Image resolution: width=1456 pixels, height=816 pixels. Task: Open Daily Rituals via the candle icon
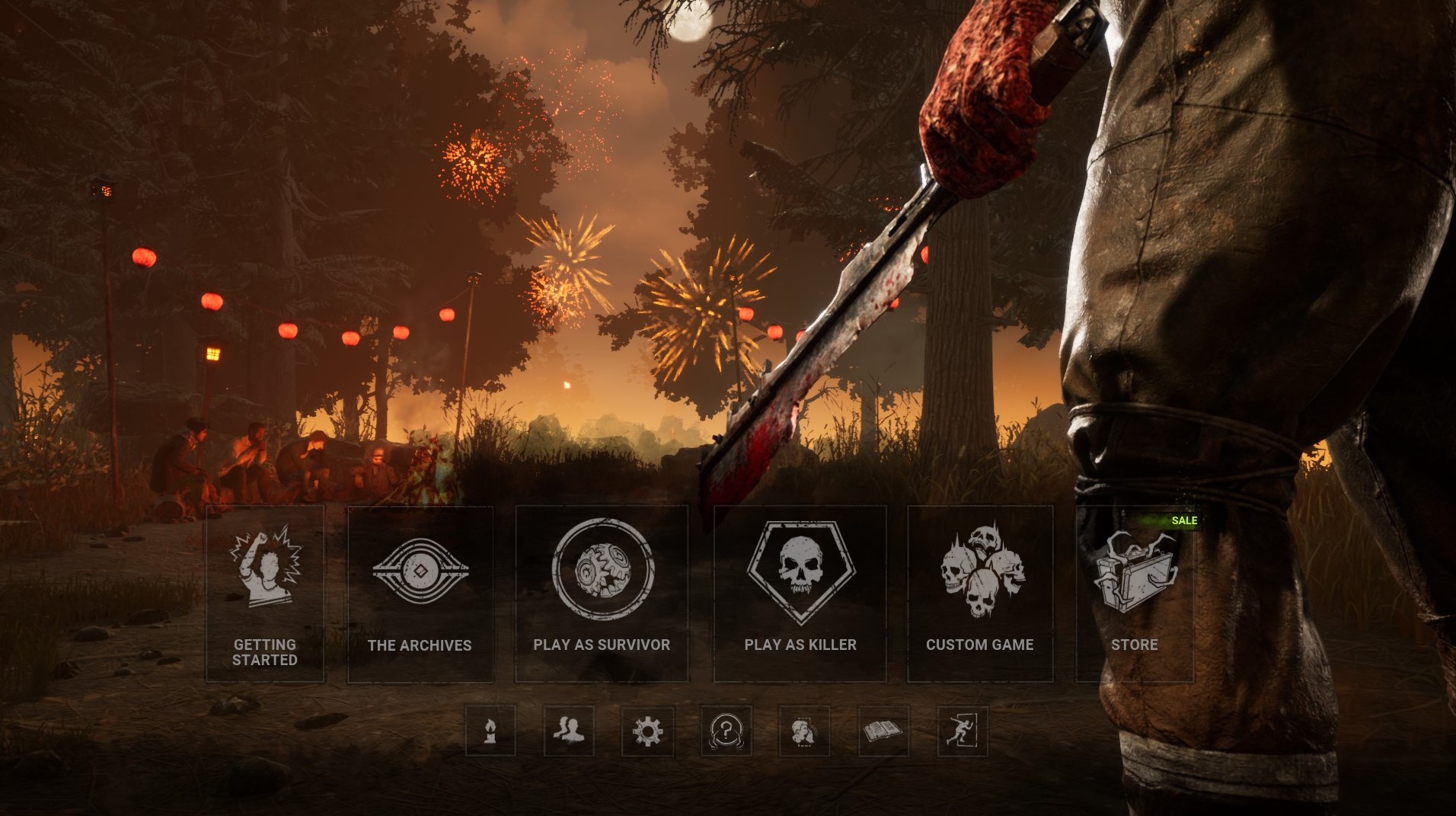[x=490, y=730]
